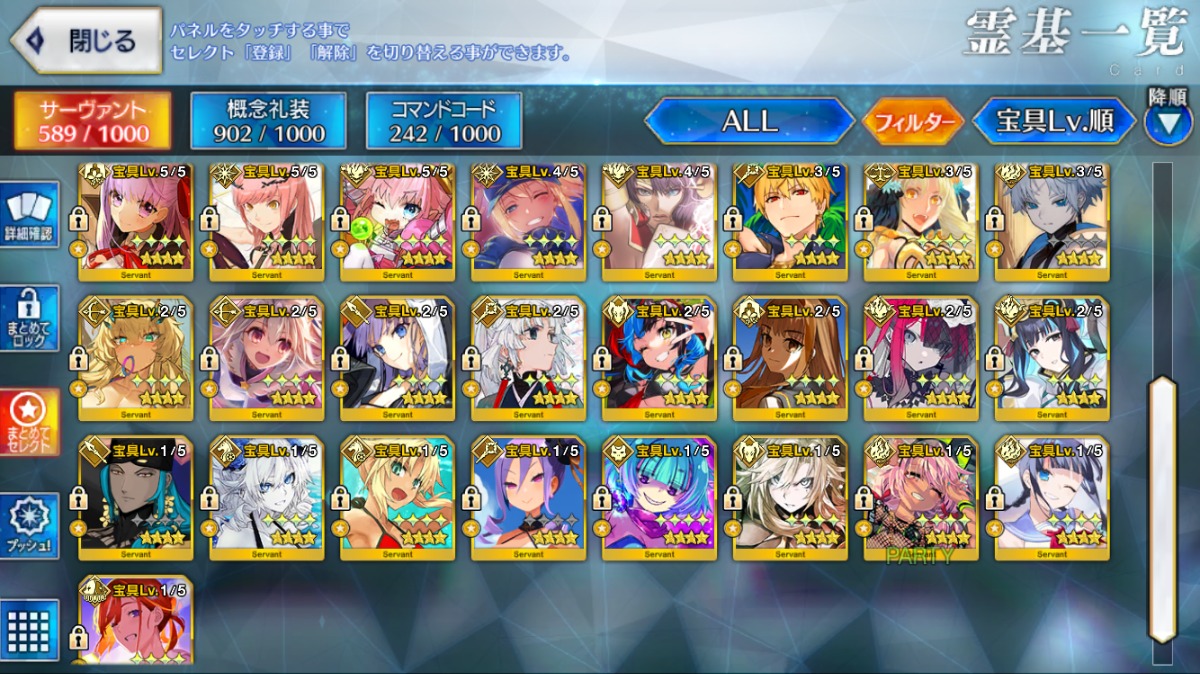This screenshot has width=1200, height=674.
Task: Open the フィルター filter options
Action: (912, 123)
